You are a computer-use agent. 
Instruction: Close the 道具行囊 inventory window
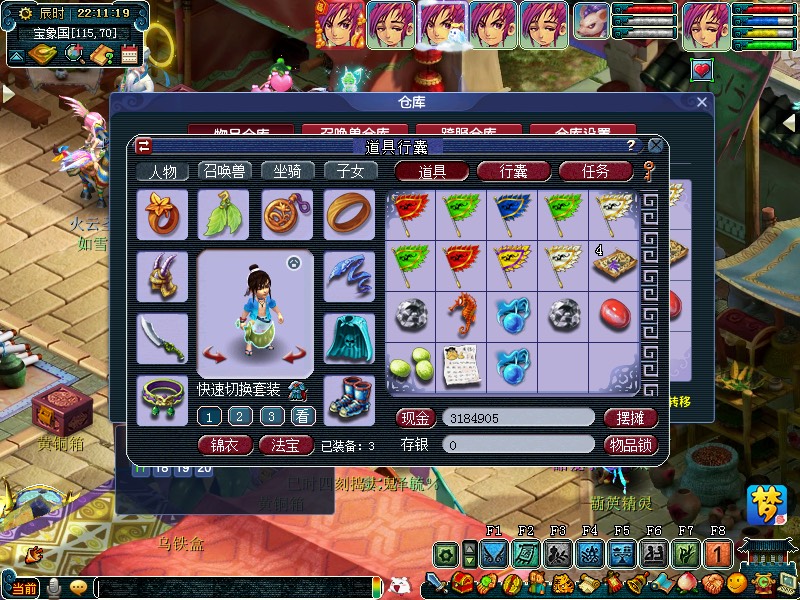point(656,145)
